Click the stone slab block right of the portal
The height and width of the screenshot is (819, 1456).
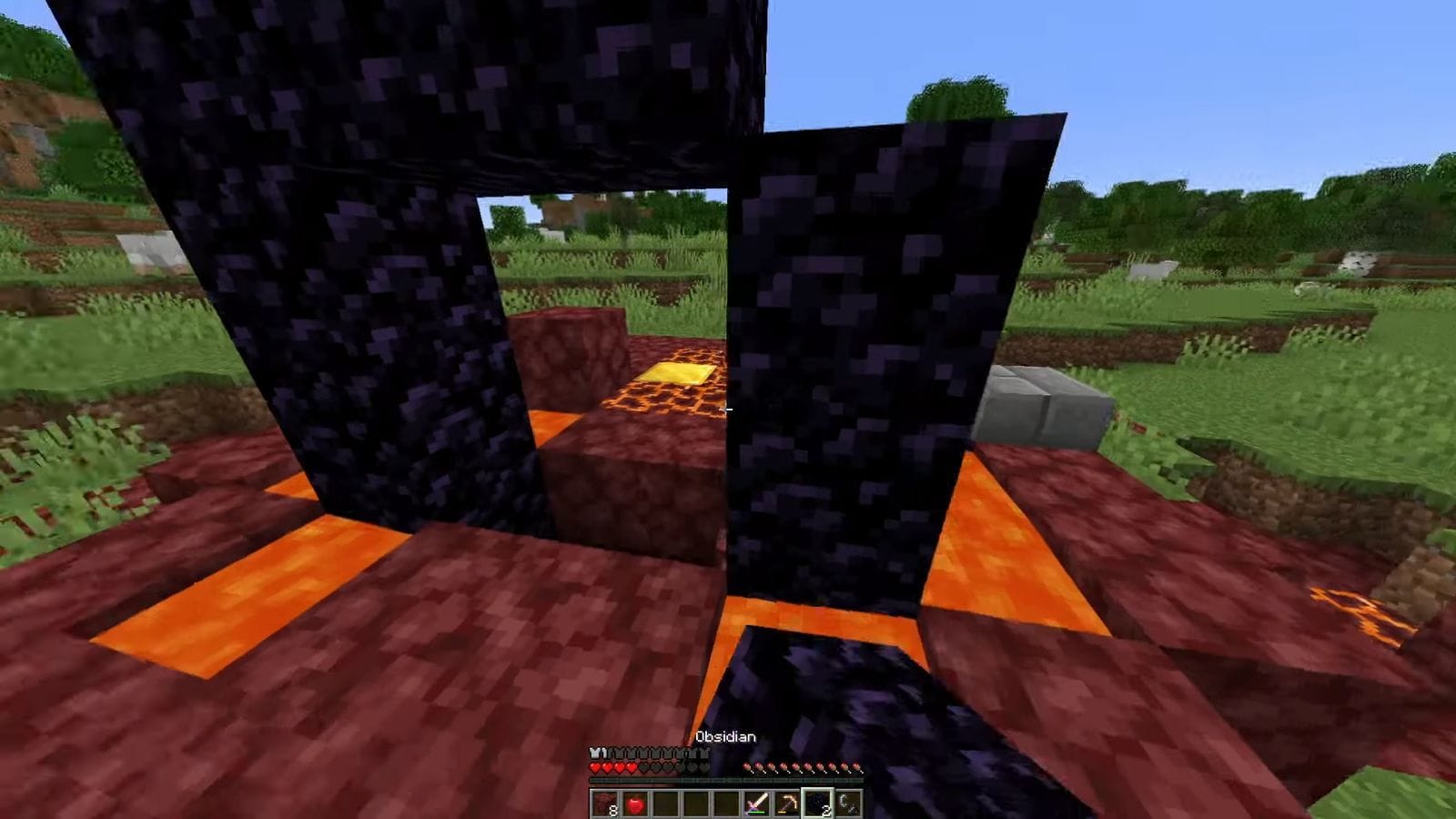pos(1042,409)
